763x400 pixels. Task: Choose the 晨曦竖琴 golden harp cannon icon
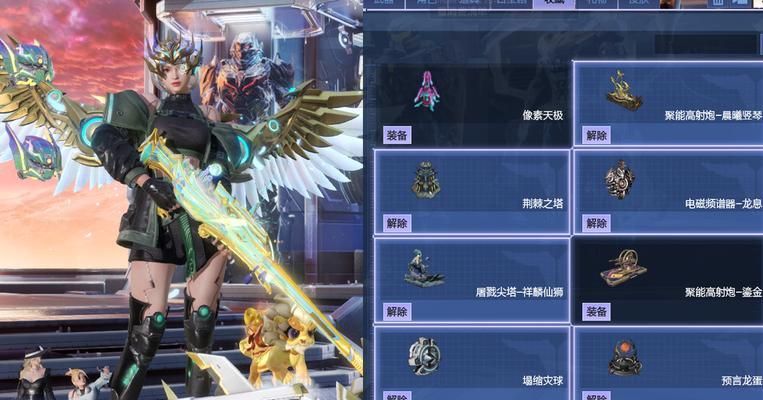[623, 90]
